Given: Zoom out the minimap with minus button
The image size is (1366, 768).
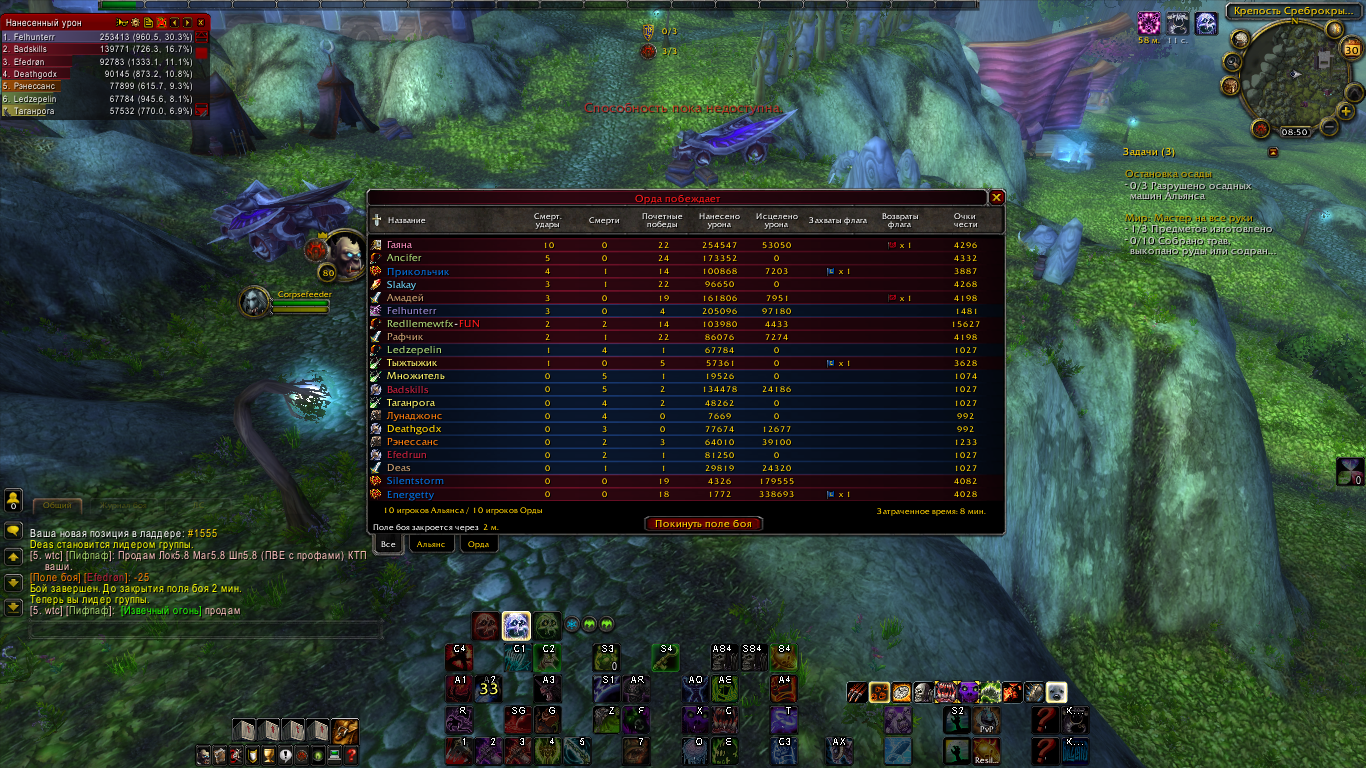Looking at the screenshot, I should (x=1330, y=127).
